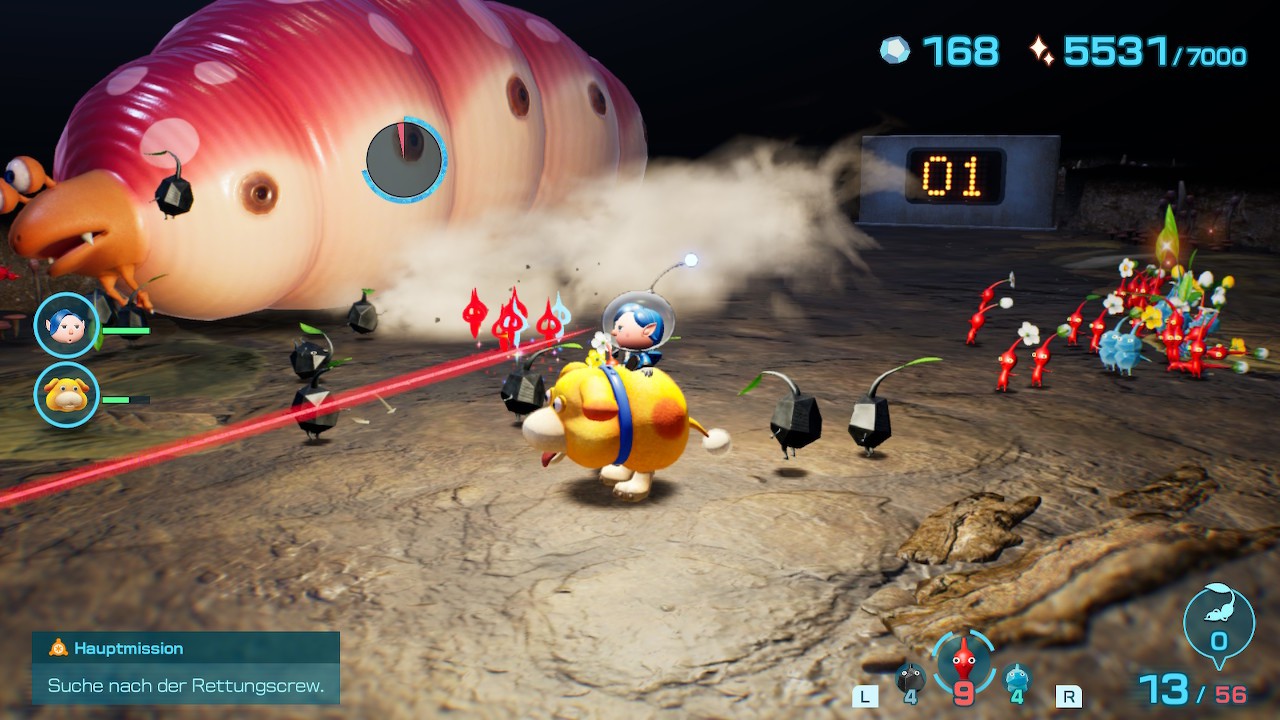Open the Hauptmission objective tracker

pos(186,667)
